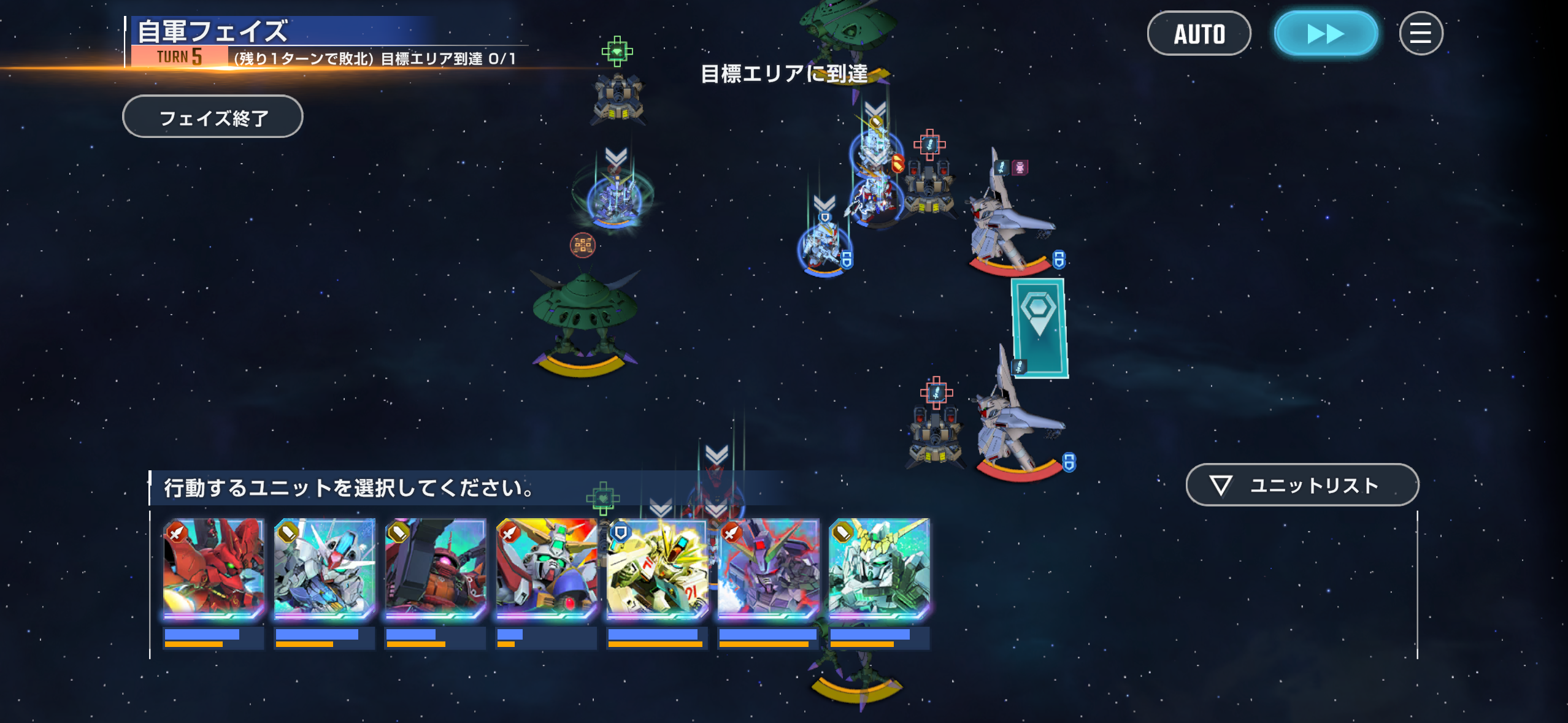Expand the ユニットリスト unit list
Viewport: 1568px width, 723px height.
click(1302, 485)
